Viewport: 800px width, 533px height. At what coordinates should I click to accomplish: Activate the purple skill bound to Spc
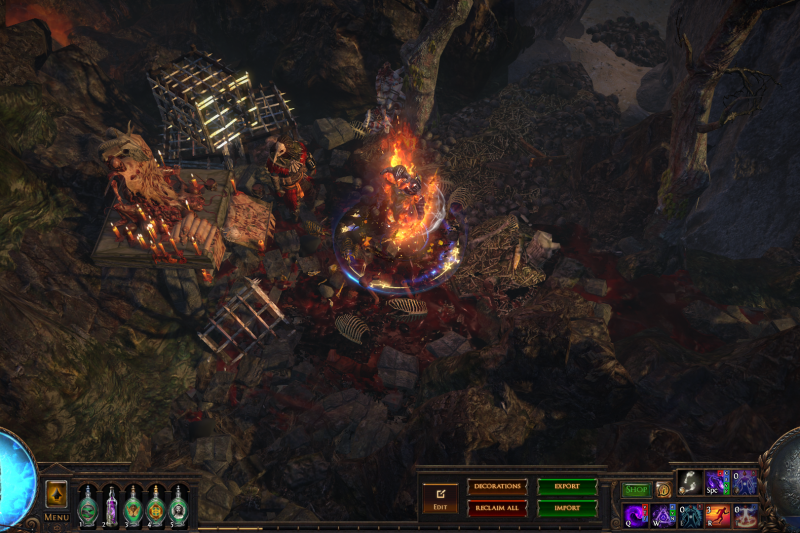point(717,482)
